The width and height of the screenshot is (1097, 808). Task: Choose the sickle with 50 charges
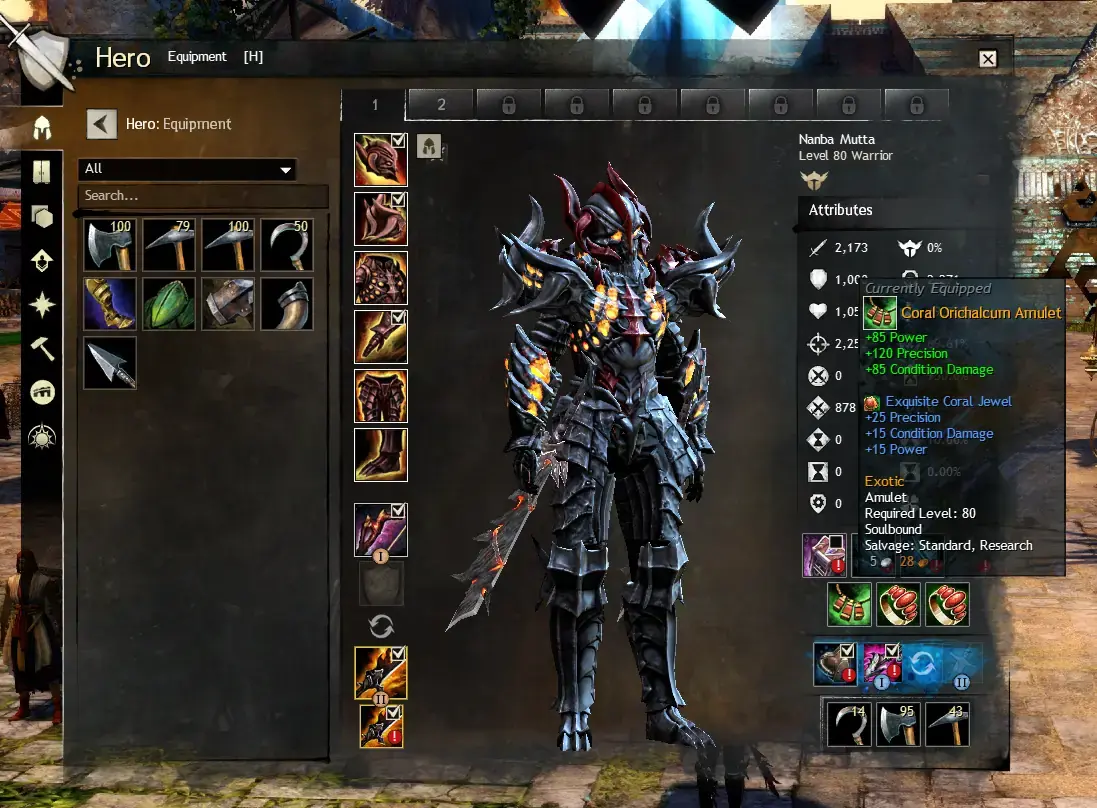pyautogui.click(x=287, y=245)
